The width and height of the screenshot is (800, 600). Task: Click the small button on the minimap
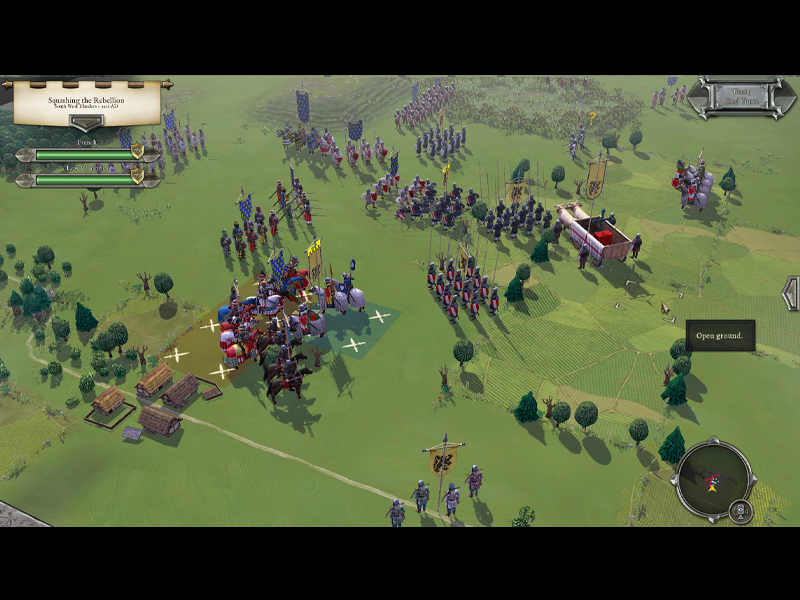point(740,511)
